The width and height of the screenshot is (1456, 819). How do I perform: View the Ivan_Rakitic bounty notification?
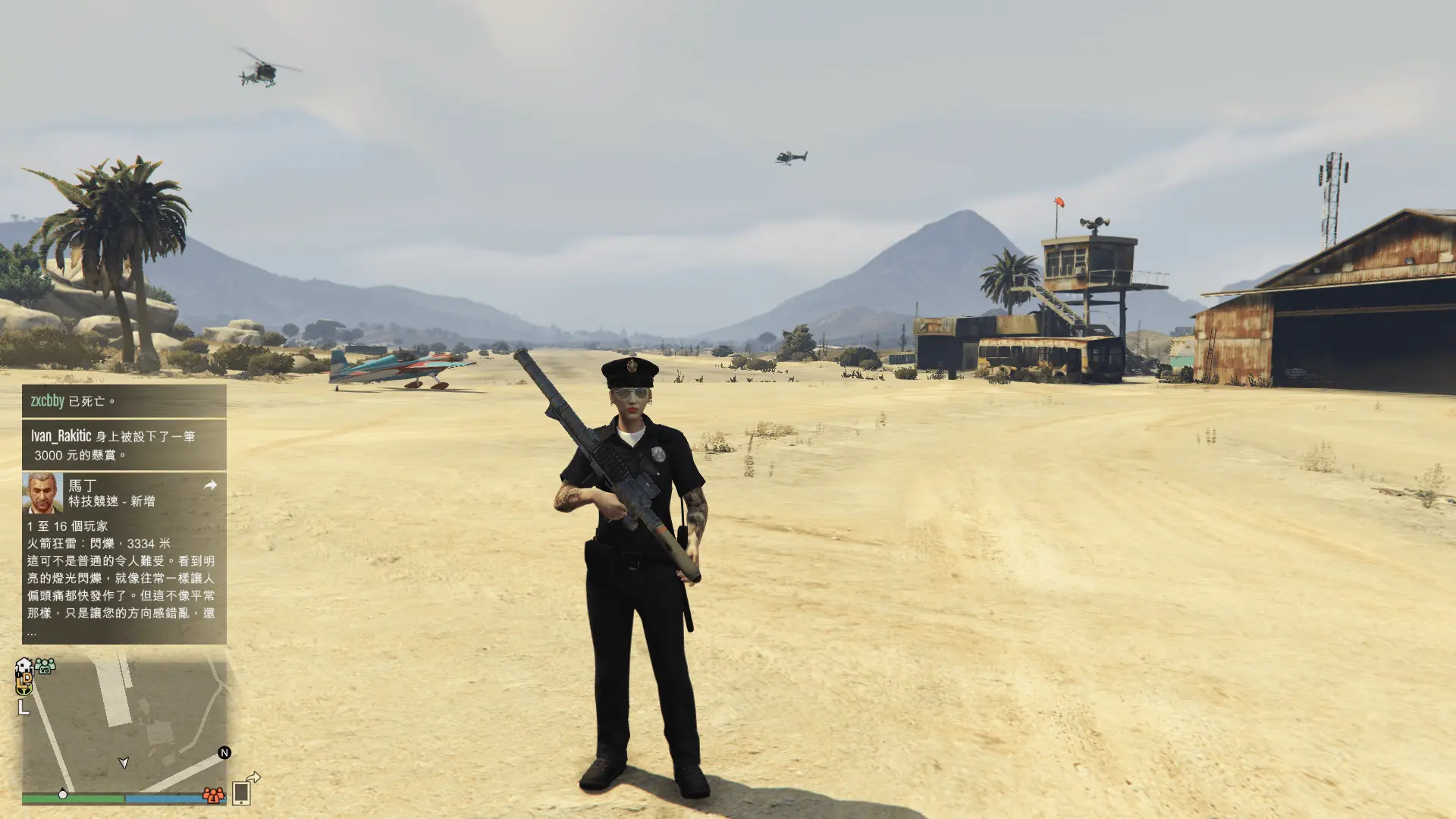(x=124, y=445)
